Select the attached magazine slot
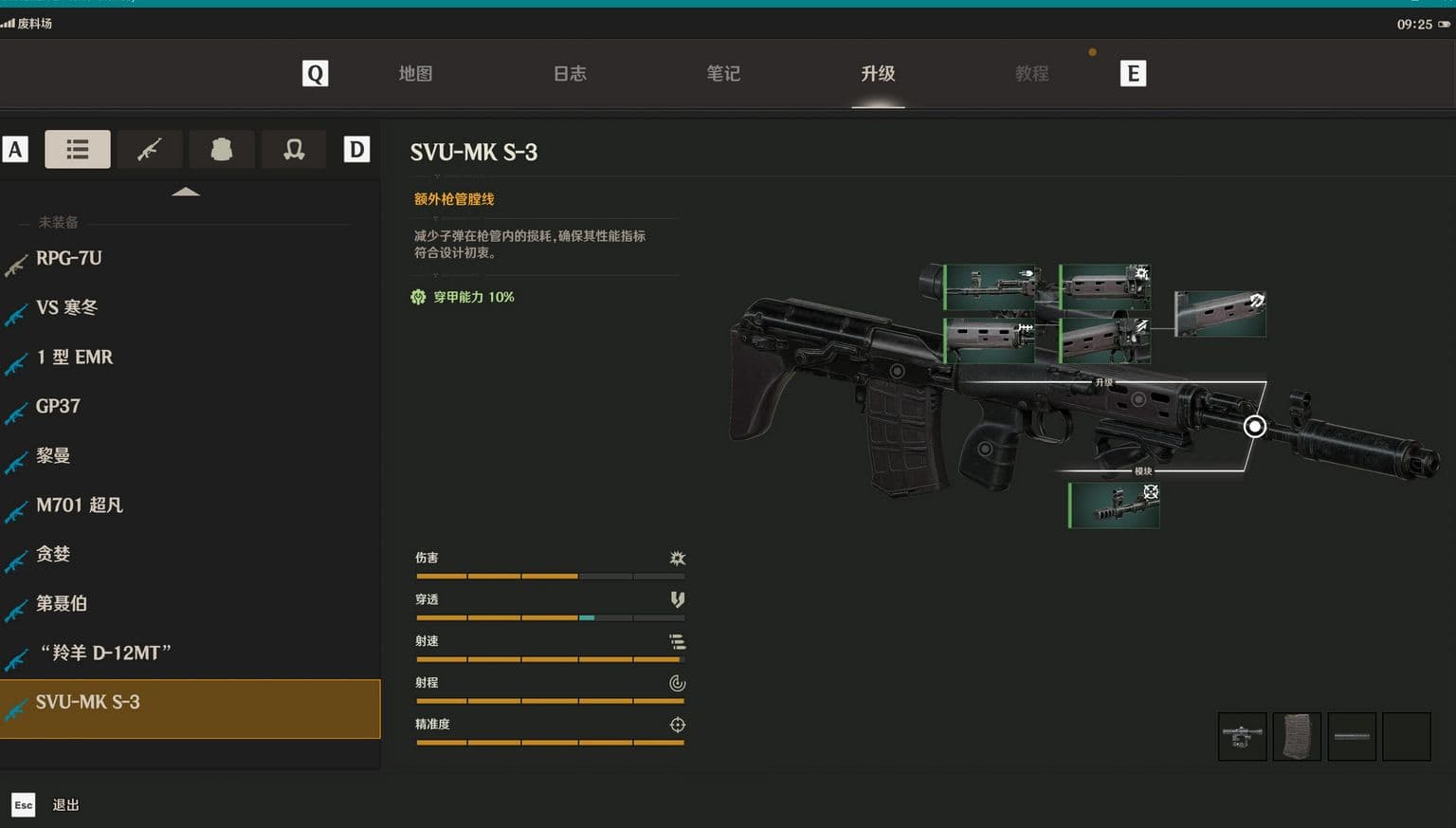The height and width of the screenshot is (828, 1456). click(1297, 736)
